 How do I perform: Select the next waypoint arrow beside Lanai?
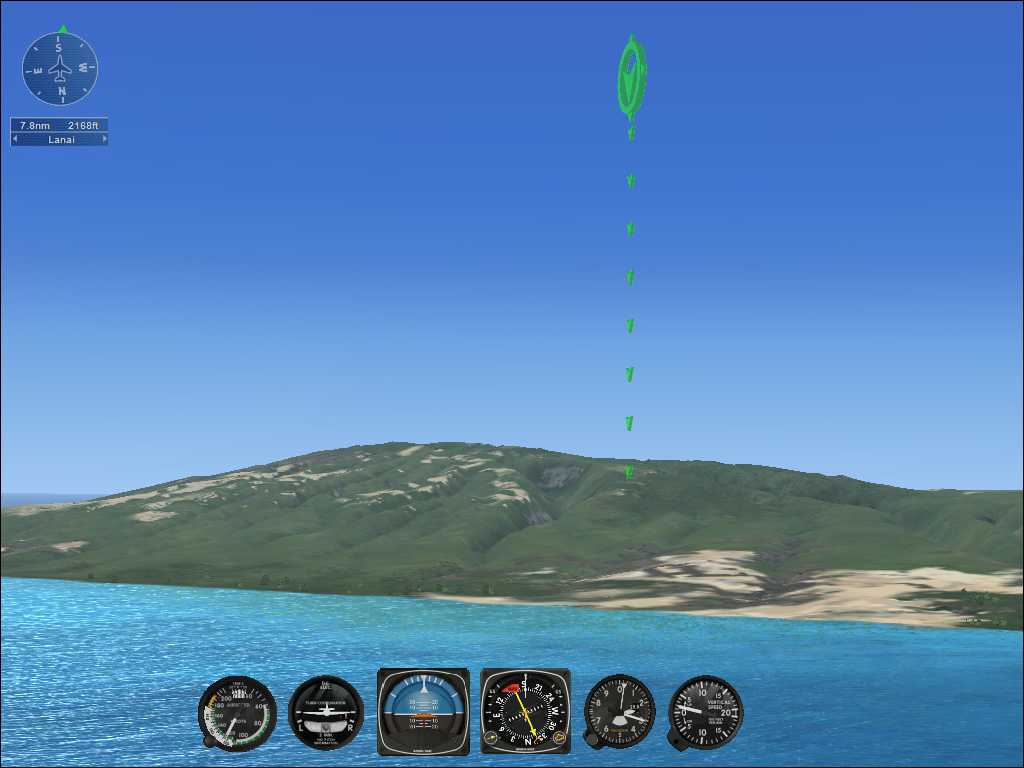tap(103, 140)
